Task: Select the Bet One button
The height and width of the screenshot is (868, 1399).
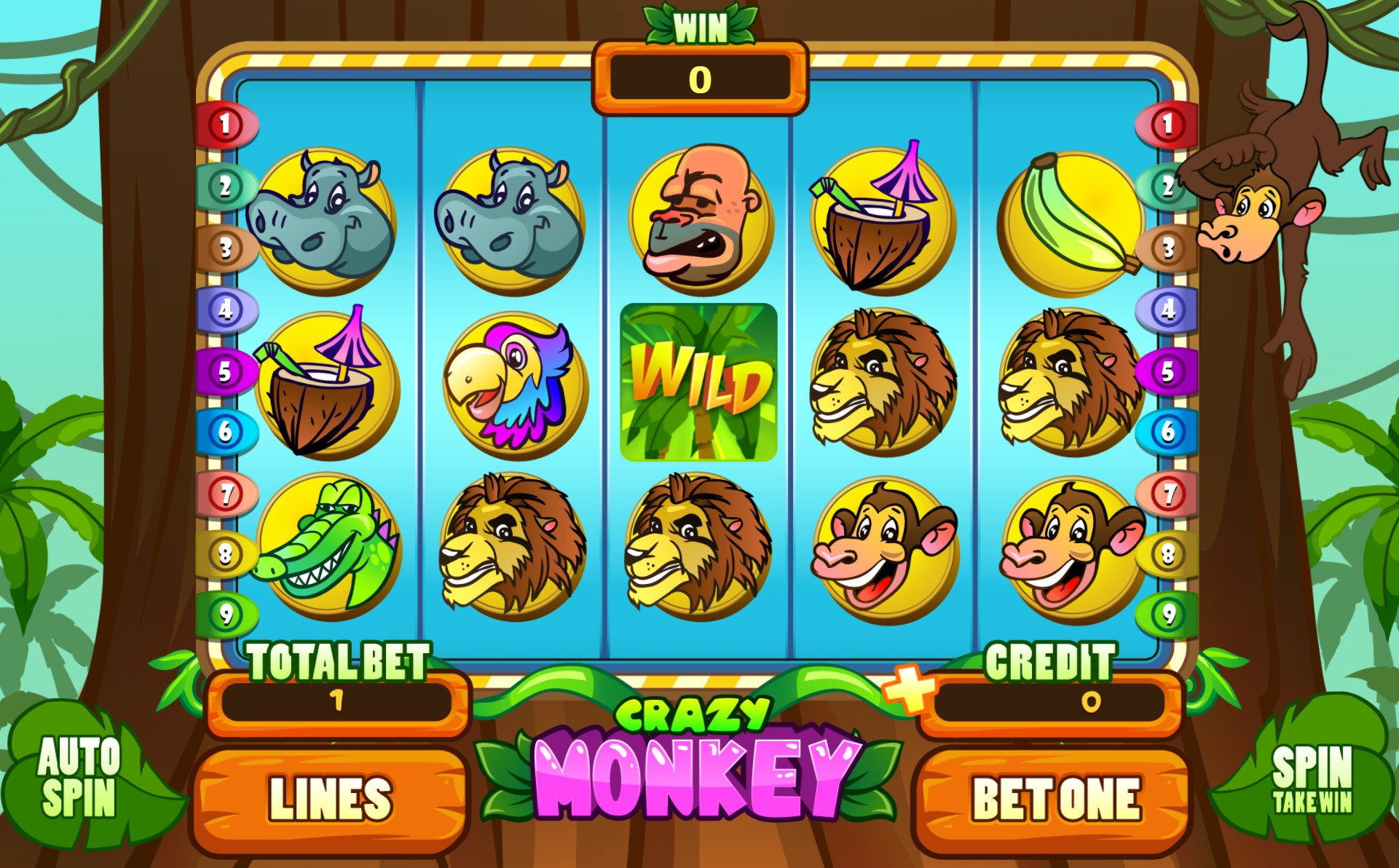Action: (x=1055, y=800)
